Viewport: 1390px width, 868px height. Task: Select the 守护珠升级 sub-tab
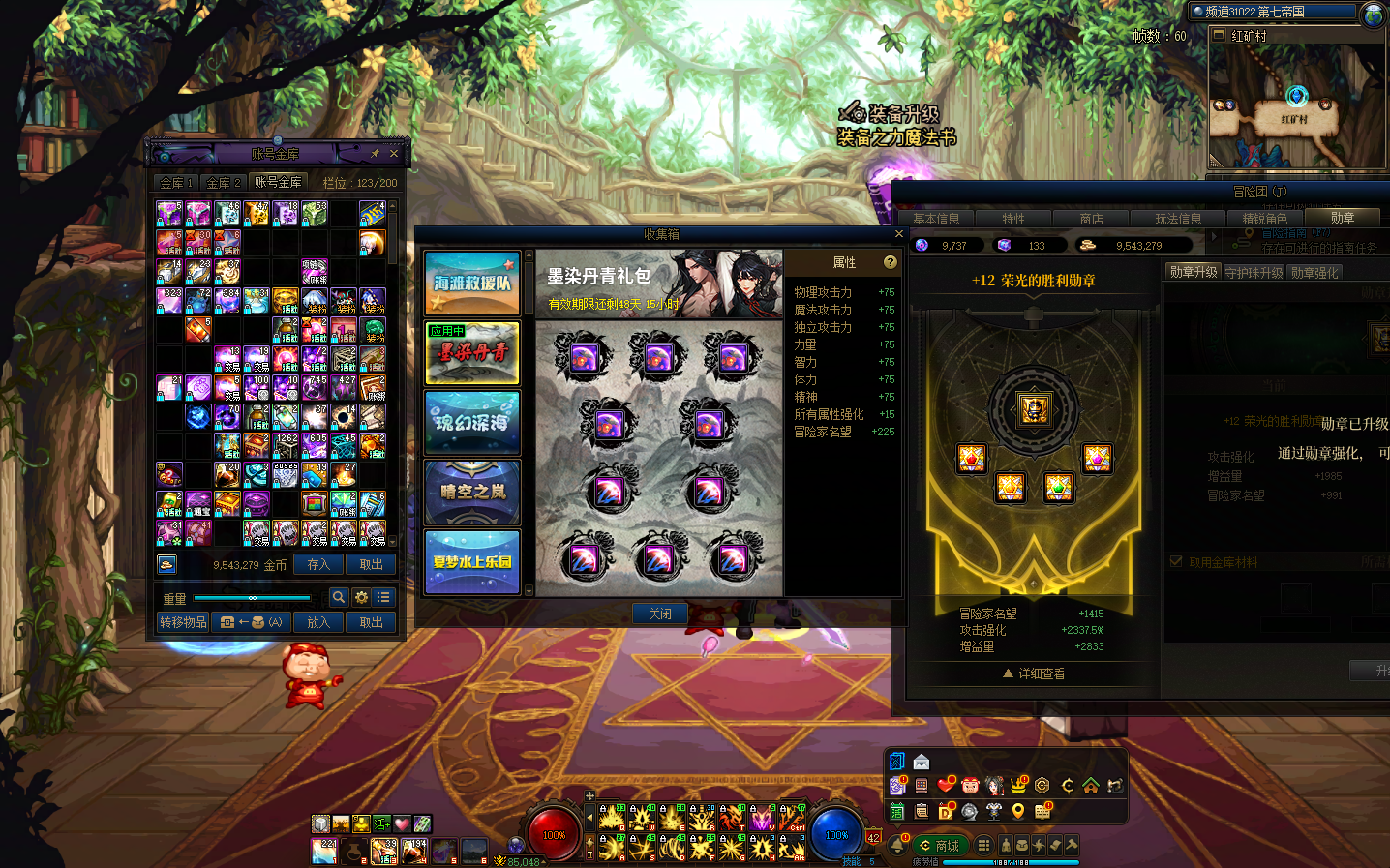point(1254,273)
